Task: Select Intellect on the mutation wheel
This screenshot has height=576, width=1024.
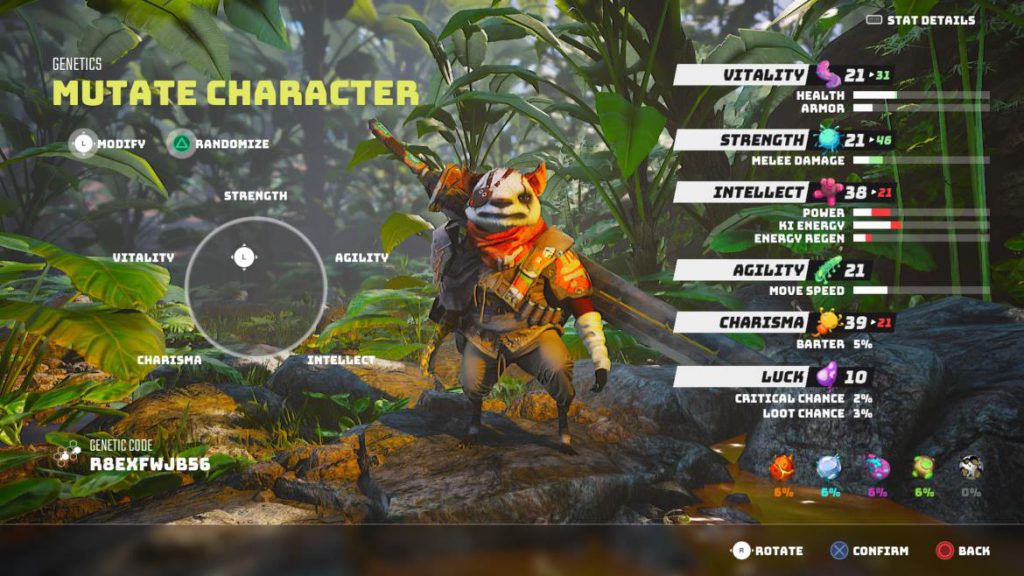Action: point(341,360)
